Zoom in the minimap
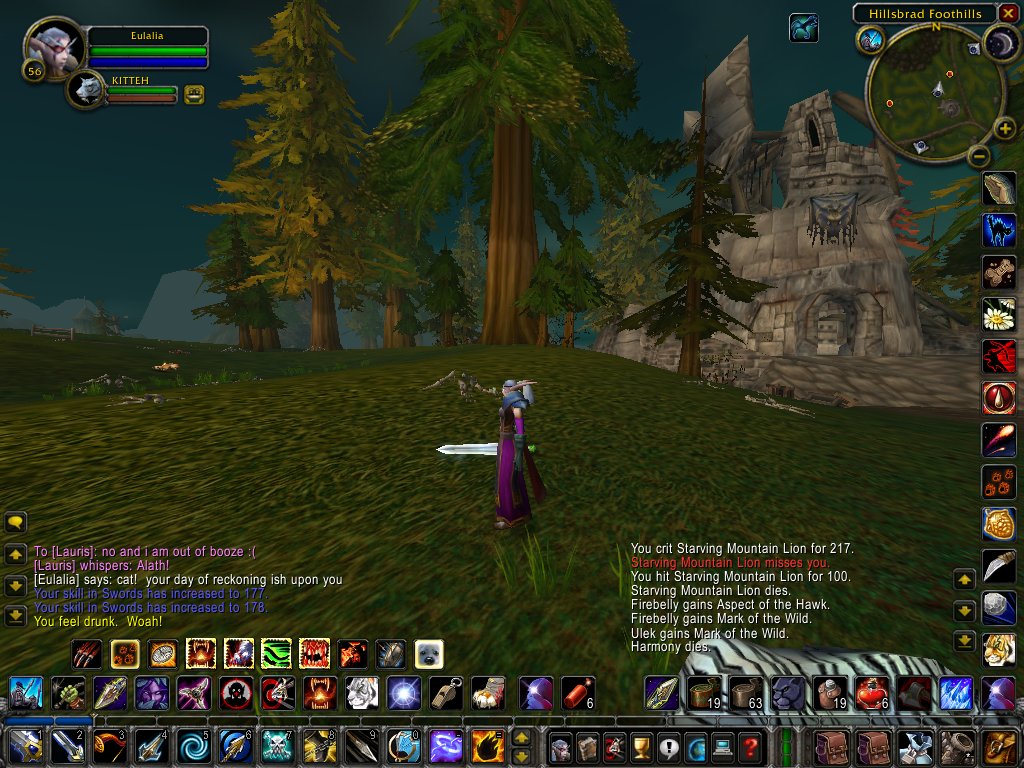The width and height of the screenshot is (1024, 768). [x=1005, y=129]
